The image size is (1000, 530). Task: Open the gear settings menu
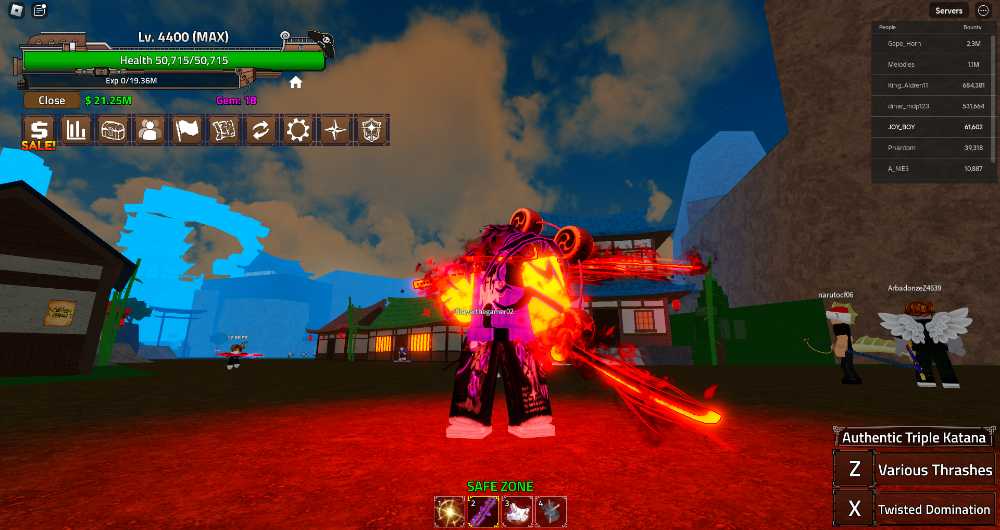point(298,130)
